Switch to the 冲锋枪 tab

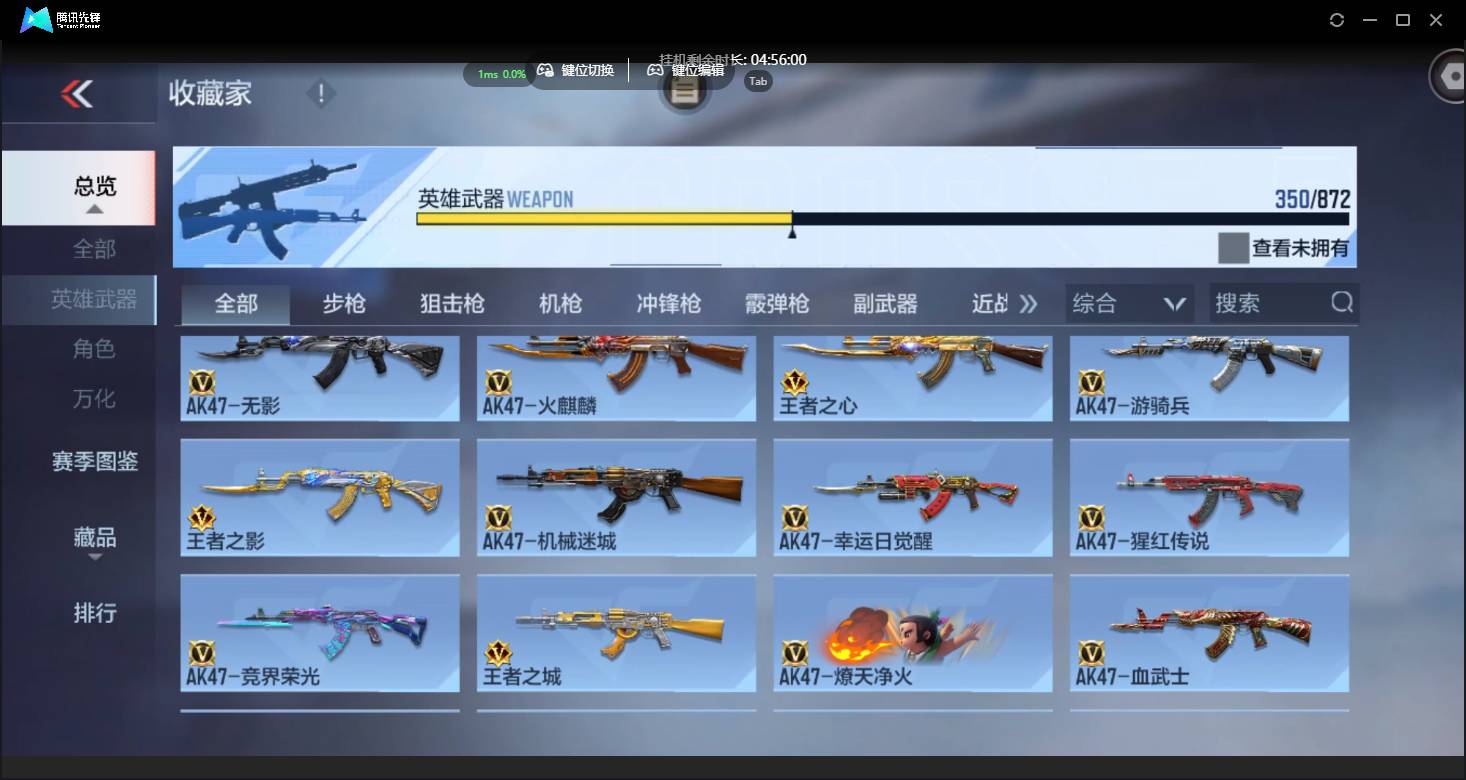tap(667, 302)
